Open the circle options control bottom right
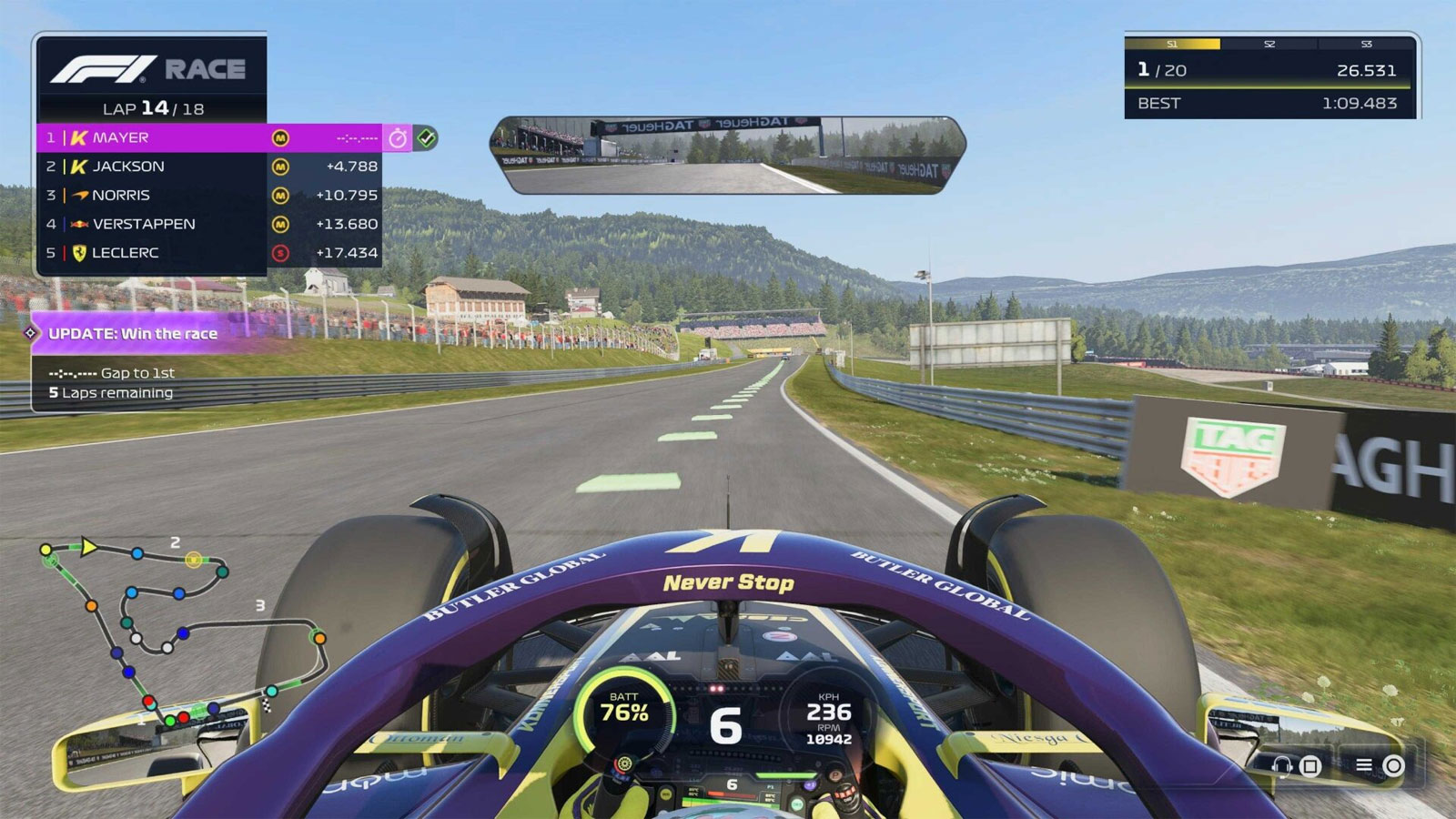Screen dimensions: 1456x819 pyautogui.click(x=1393, y=765)
